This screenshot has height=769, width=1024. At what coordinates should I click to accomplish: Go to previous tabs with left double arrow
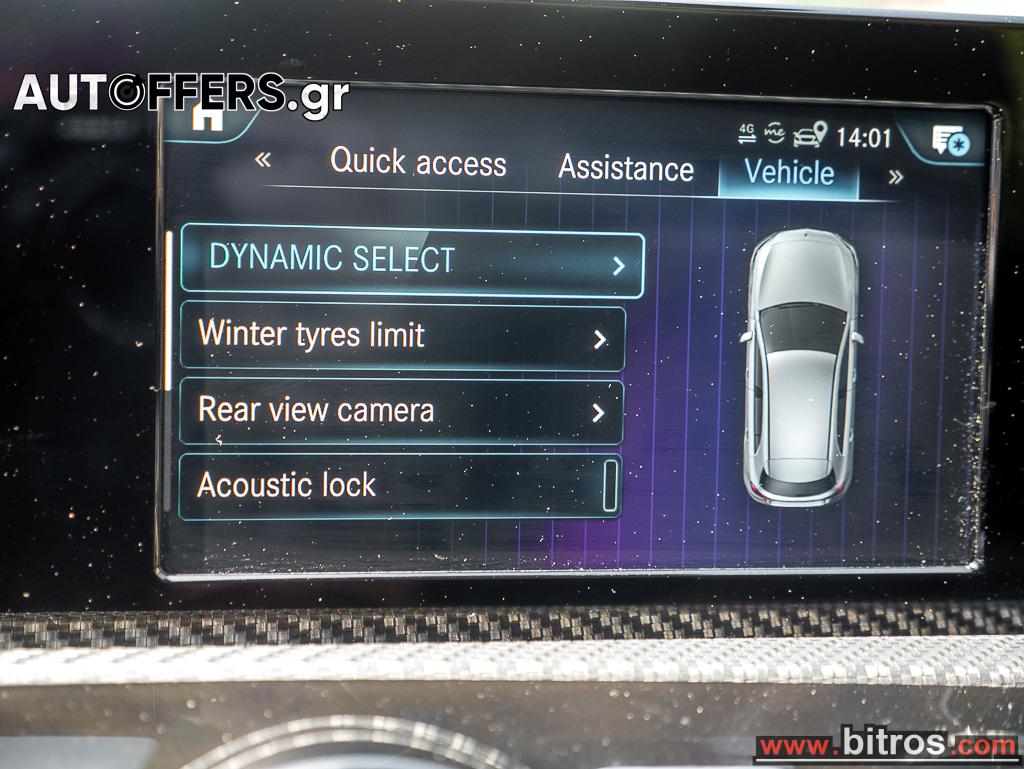pyautogui.click(x=263, y=159)
